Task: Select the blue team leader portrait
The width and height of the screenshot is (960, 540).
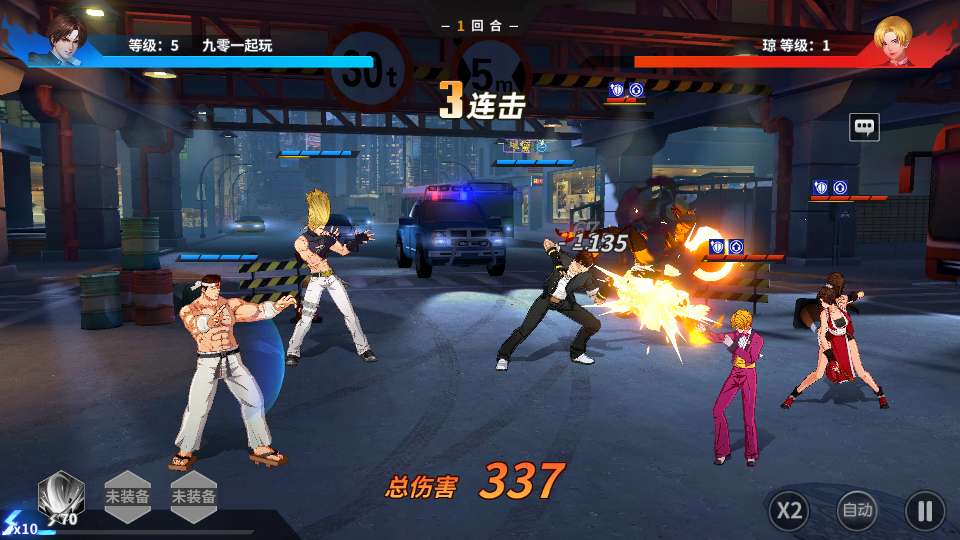Action: point(66,39)
